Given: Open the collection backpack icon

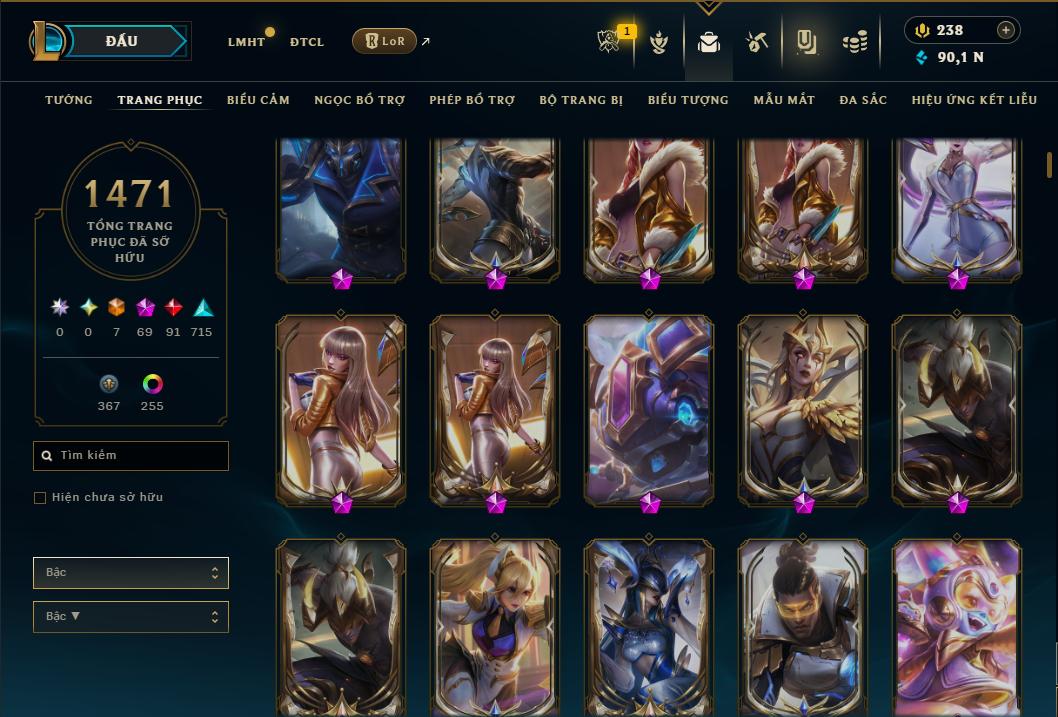Looking at the screenshot, I should pos(709,43).
